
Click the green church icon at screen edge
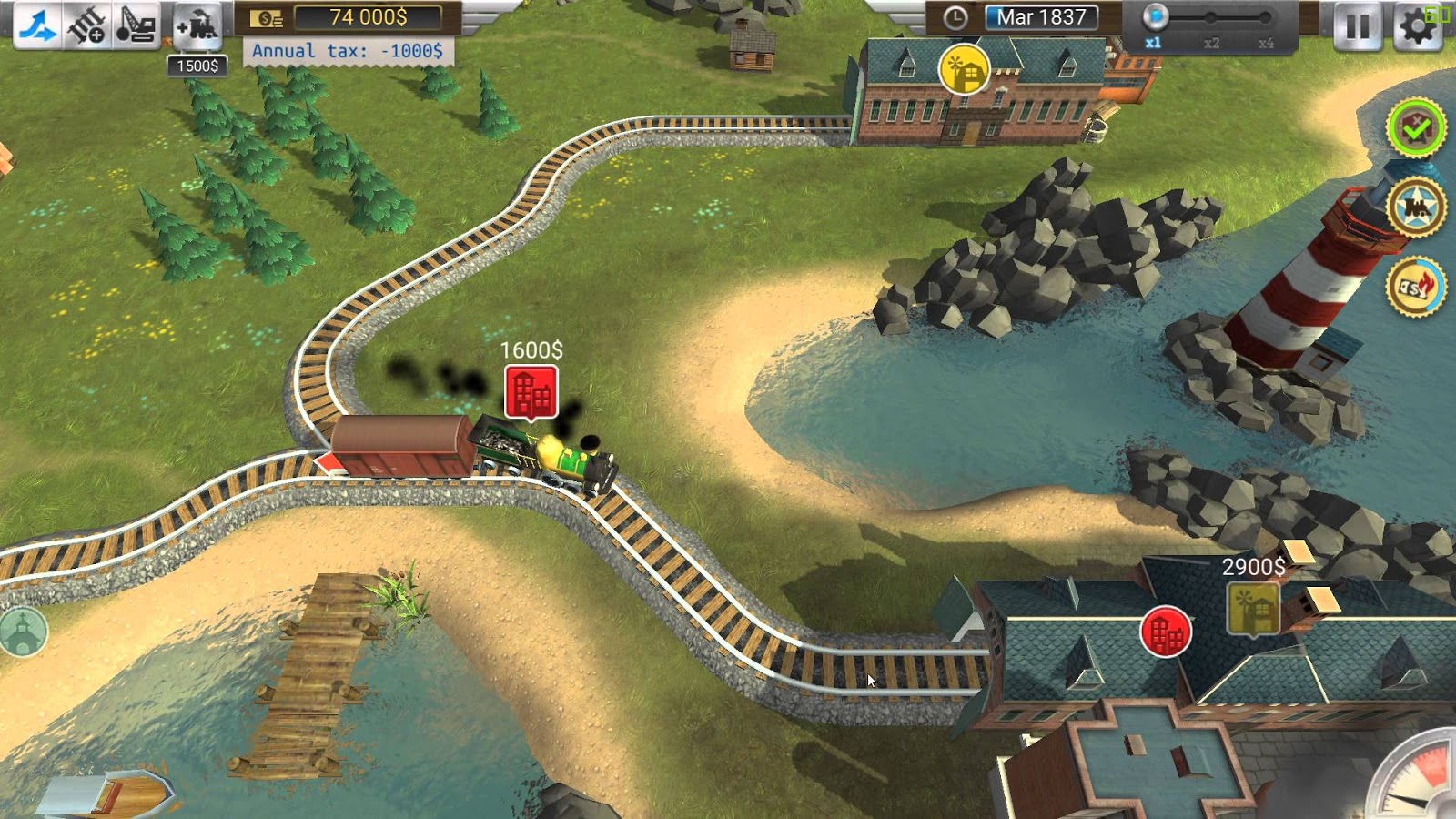(23, 632)
